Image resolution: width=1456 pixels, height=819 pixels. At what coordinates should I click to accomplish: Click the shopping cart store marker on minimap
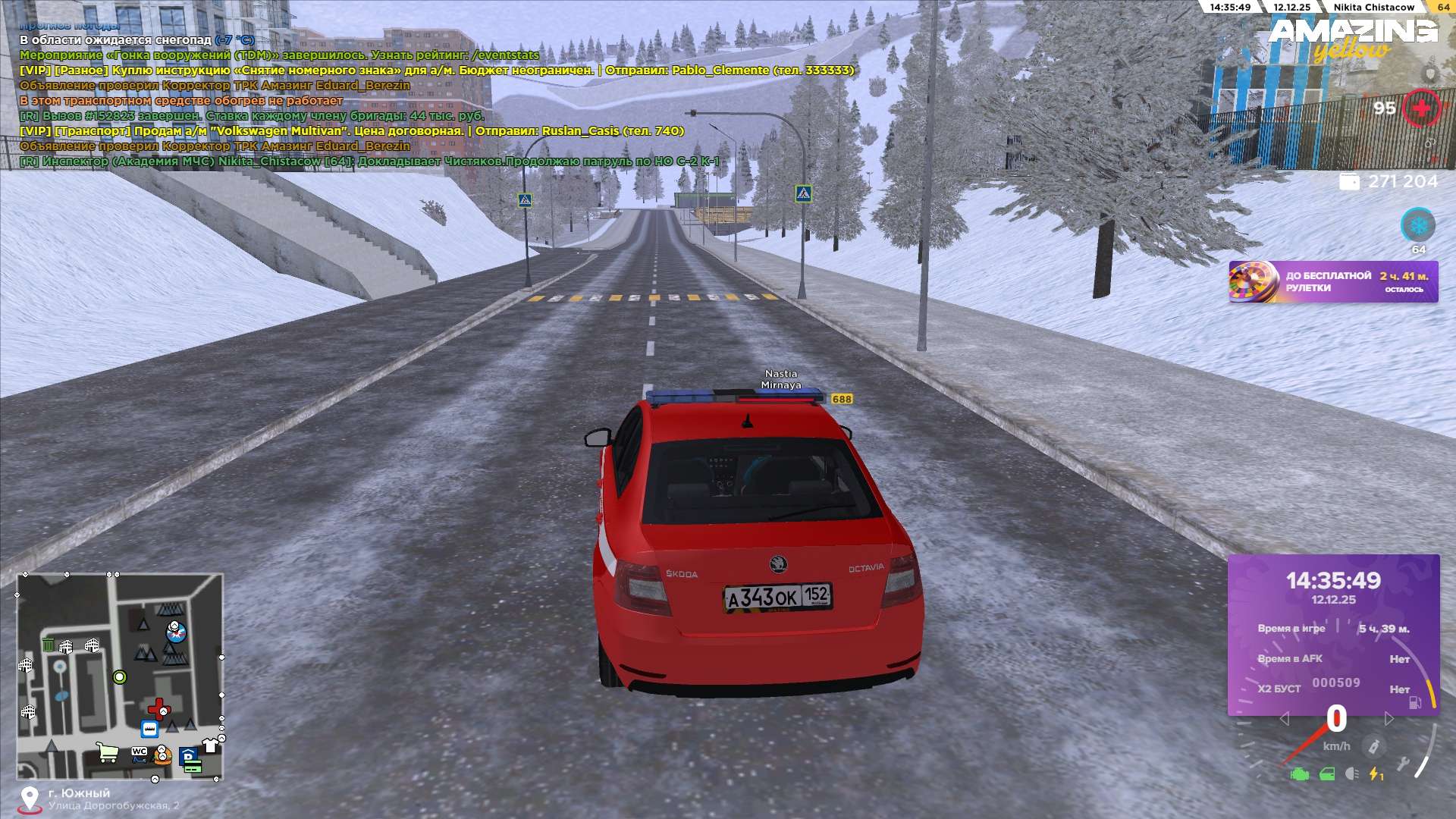(x=108, y=752)
